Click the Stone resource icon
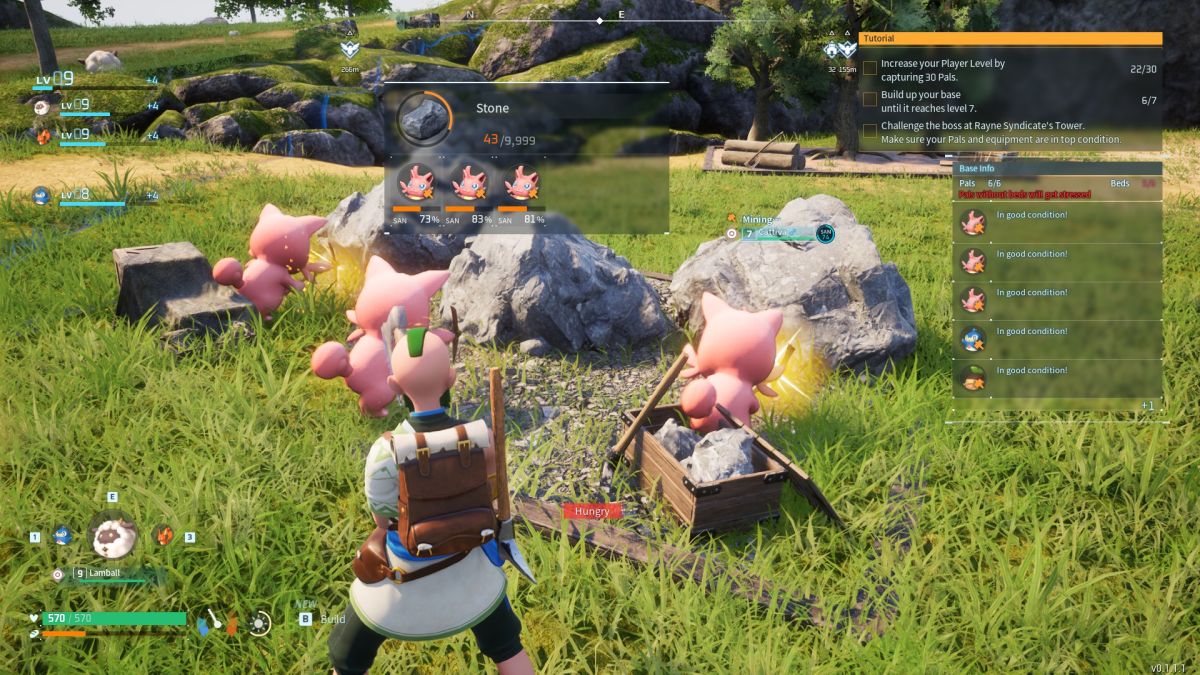This screenshot has height=675, width=1200. click(424, 119)
